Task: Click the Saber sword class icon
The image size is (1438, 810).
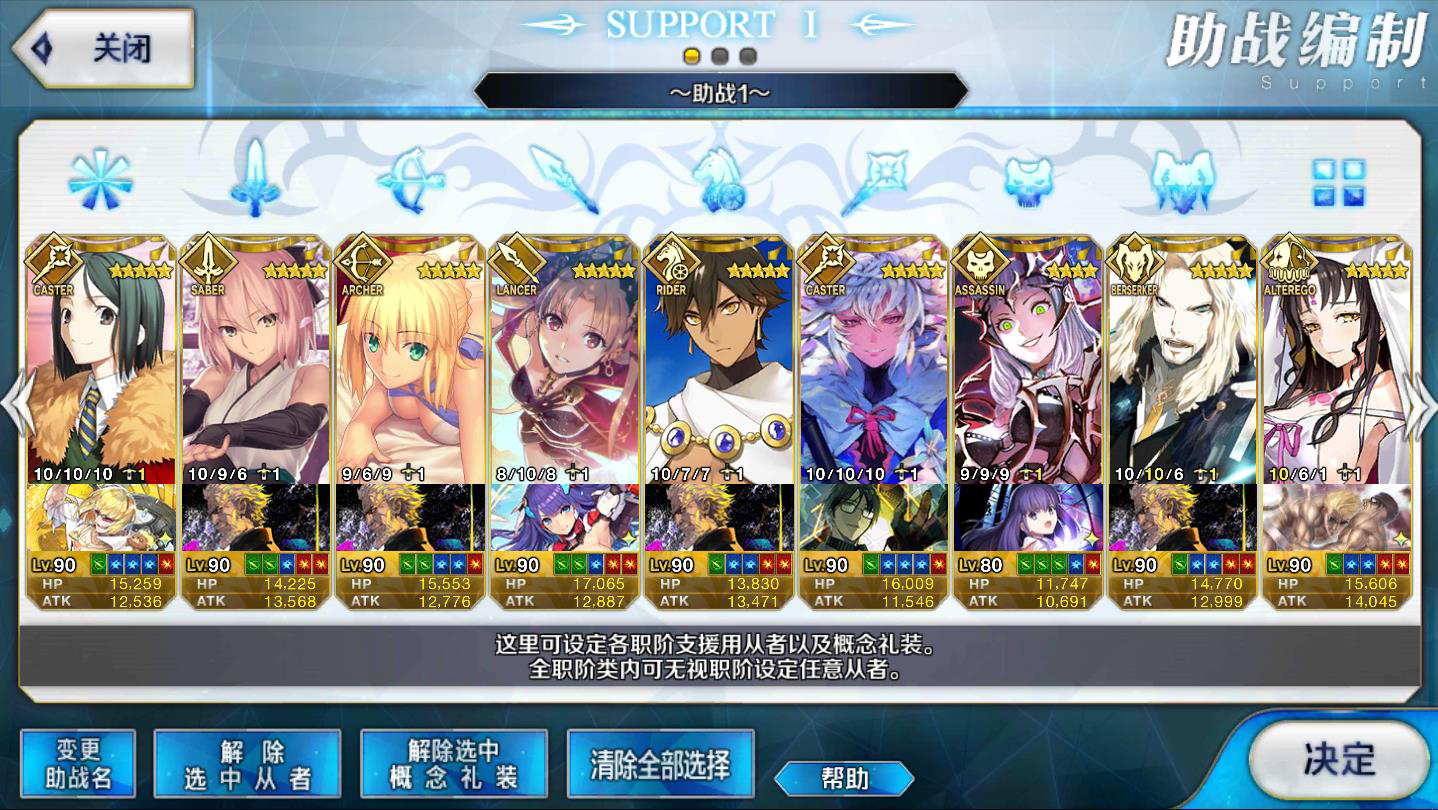Action: point(256,180)
